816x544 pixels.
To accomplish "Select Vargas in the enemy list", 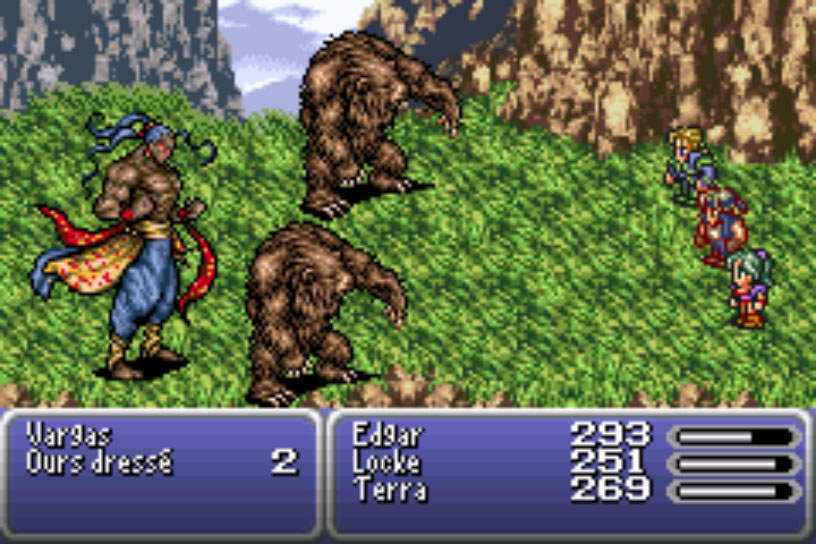I will [x=70, y=435].
